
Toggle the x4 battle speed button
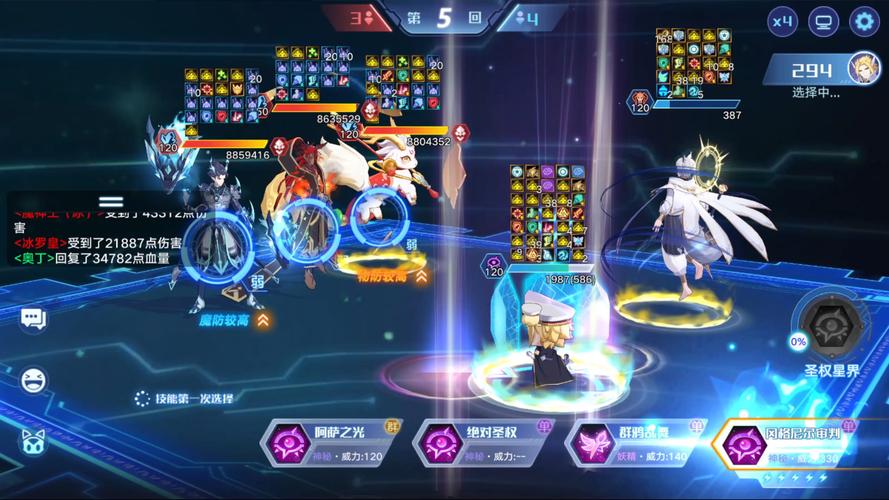783,21
